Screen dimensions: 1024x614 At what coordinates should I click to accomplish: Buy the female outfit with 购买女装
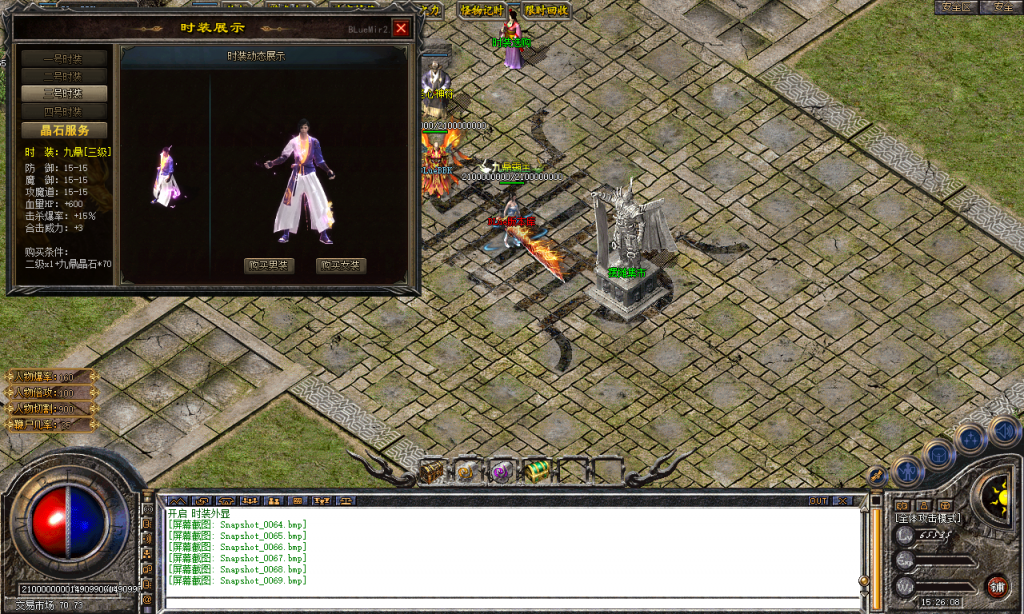click(341, 265)
